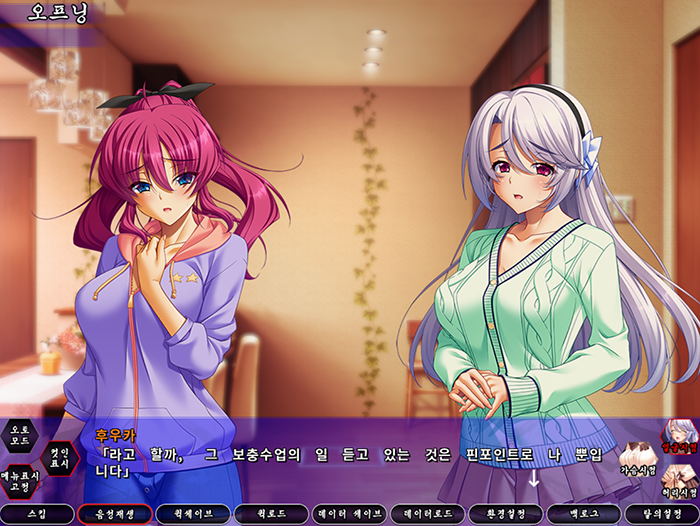Toggle the 컷인표시 cut-in display hexagon

(58, 458)
